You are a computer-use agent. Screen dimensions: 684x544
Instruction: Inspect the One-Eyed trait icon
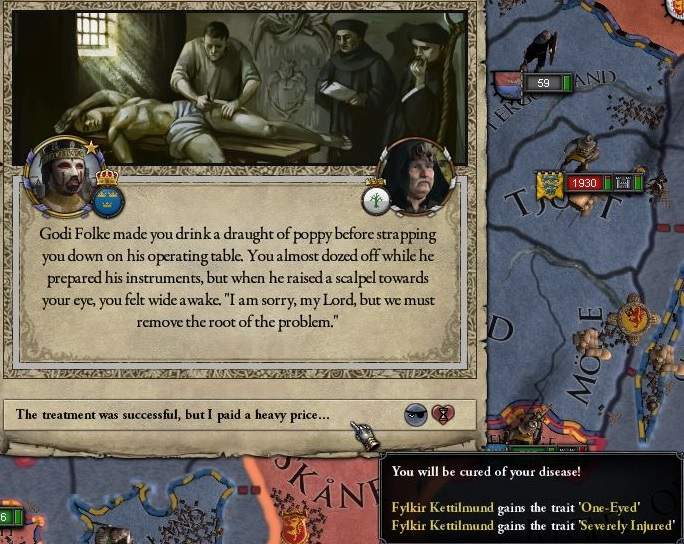pyautogui.click(x=416, y=414)
